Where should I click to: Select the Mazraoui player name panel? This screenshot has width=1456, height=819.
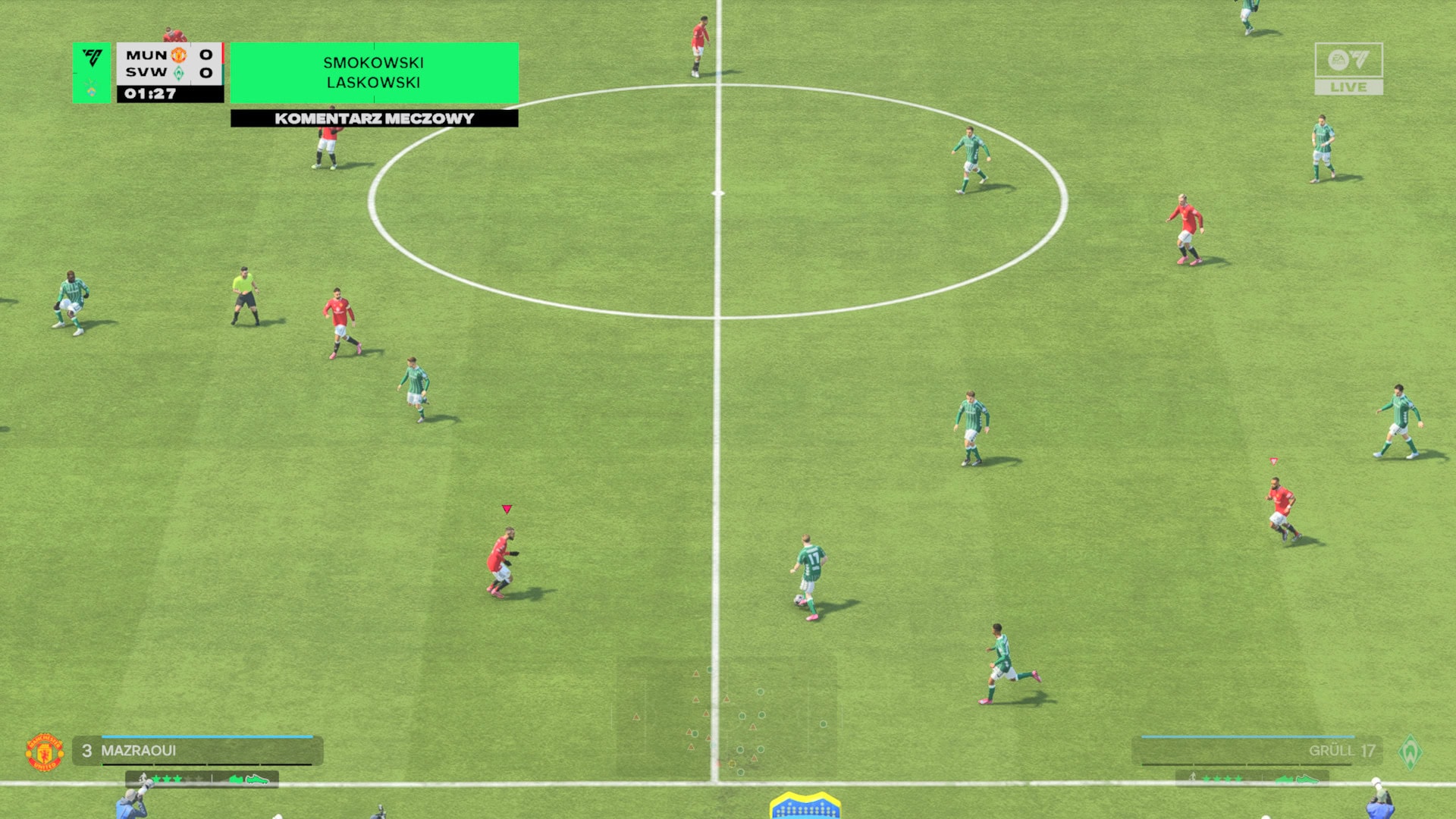tap(197, 750)
